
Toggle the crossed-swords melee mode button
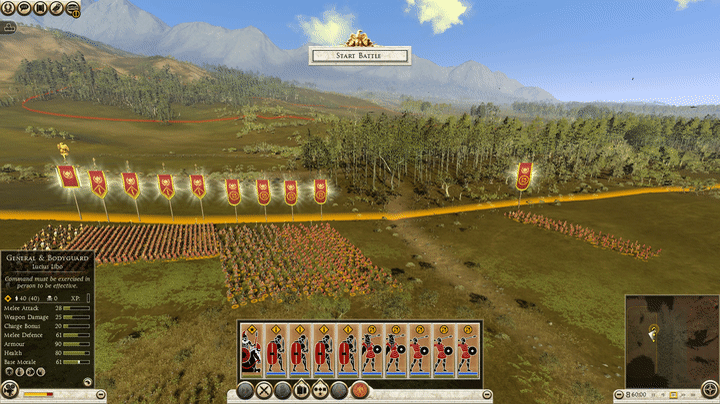[x=264, y=391]
